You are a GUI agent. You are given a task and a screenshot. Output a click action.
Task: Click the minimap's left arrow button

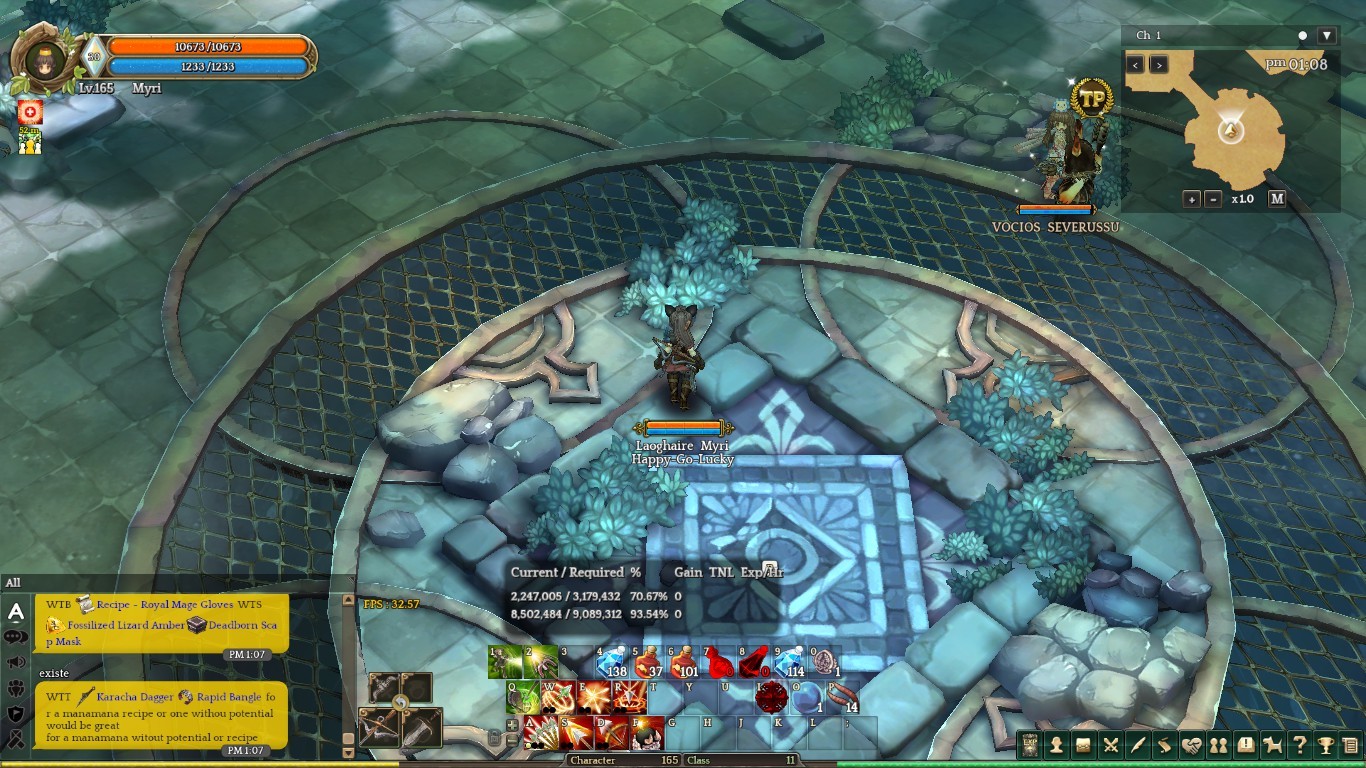click(x=1135, y=65)
